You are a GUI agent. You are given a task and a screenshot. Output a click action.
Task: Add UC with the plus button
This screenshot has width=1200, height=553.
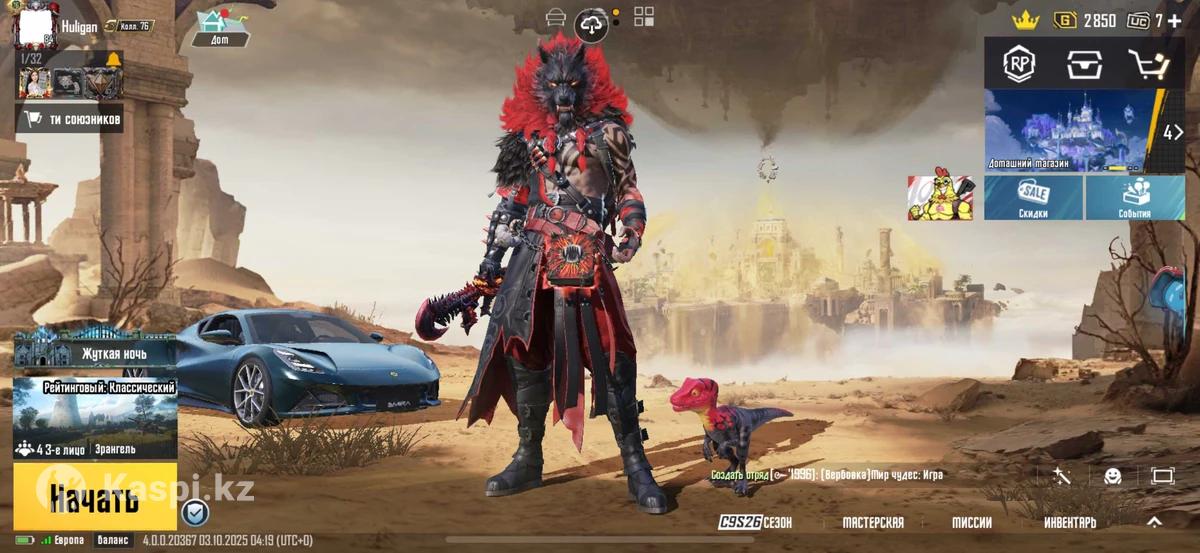(x=1174, y=20)
